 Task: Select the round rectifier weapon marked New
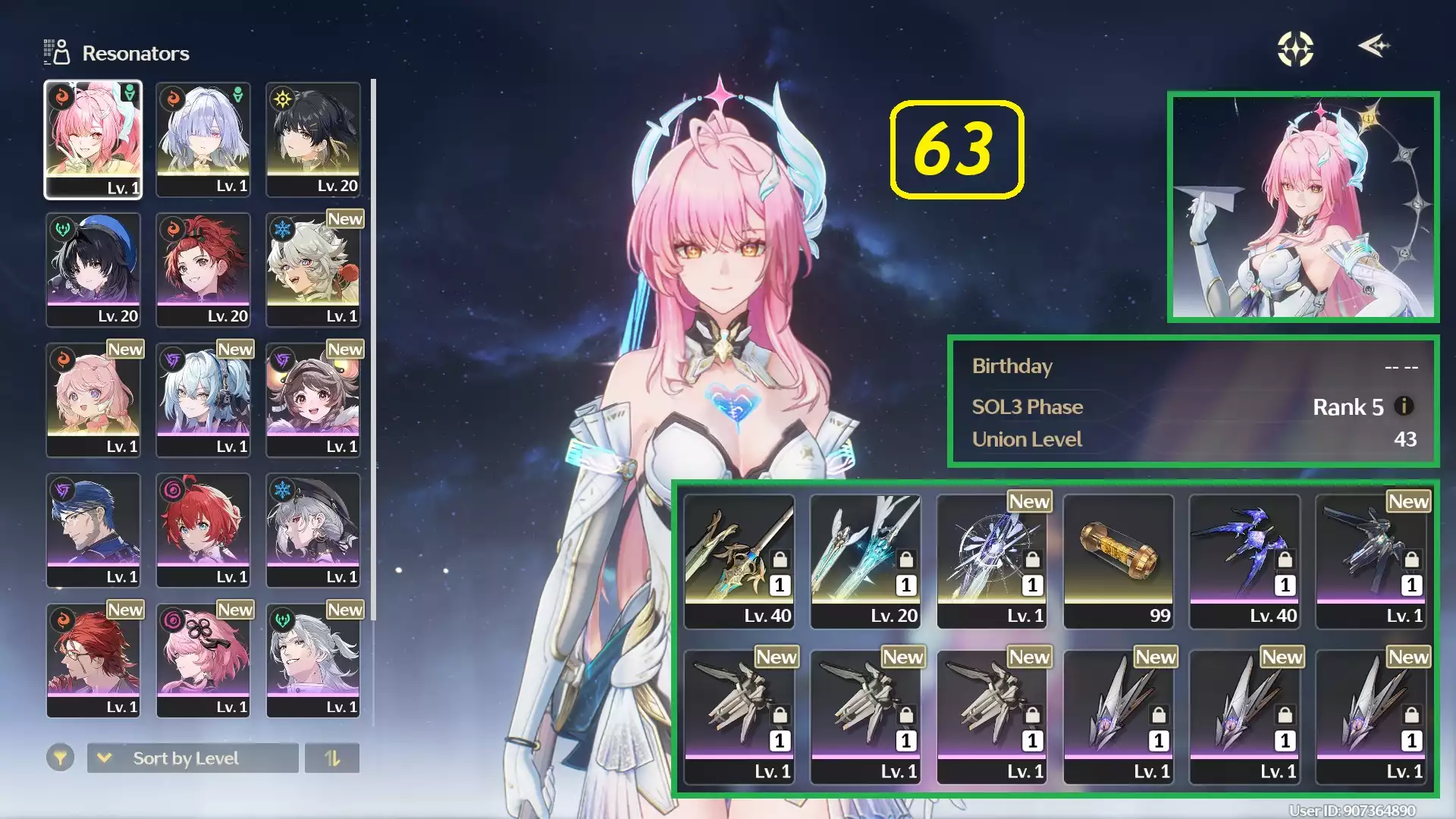point(992,561)
